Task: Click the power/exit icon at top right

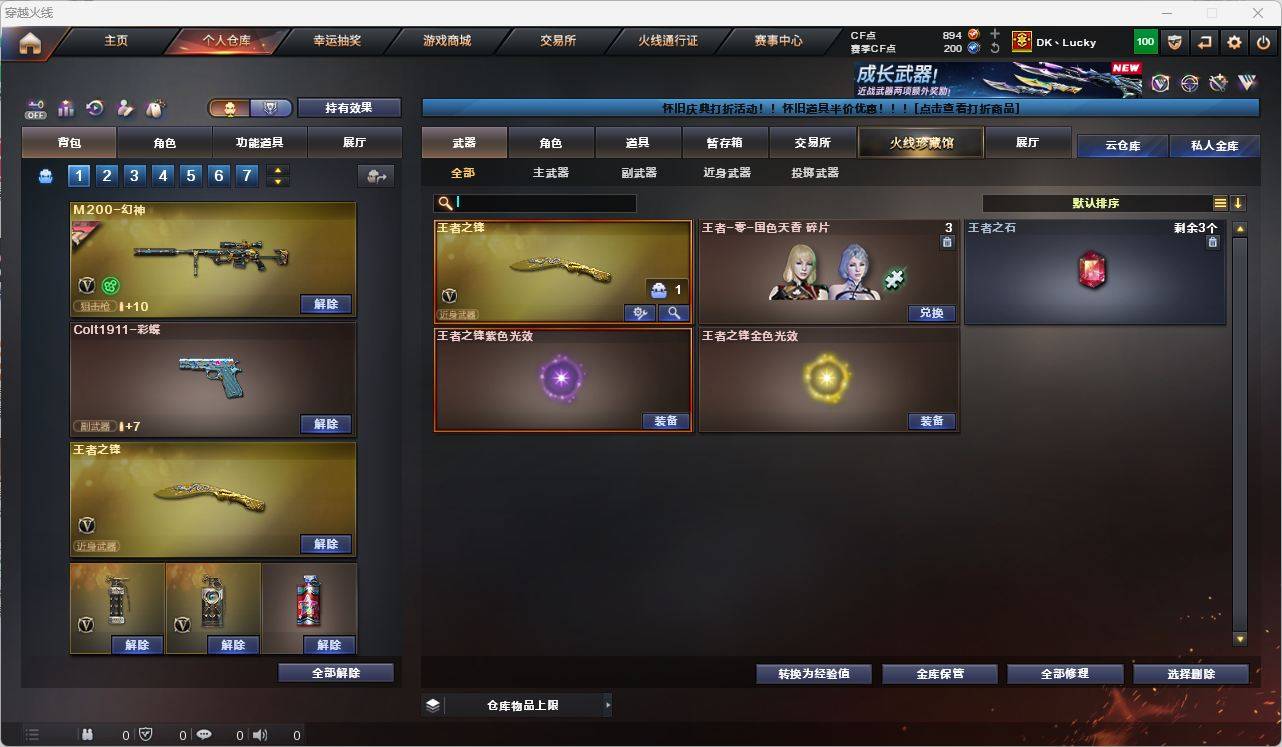Action: [x=1262, y=42]
